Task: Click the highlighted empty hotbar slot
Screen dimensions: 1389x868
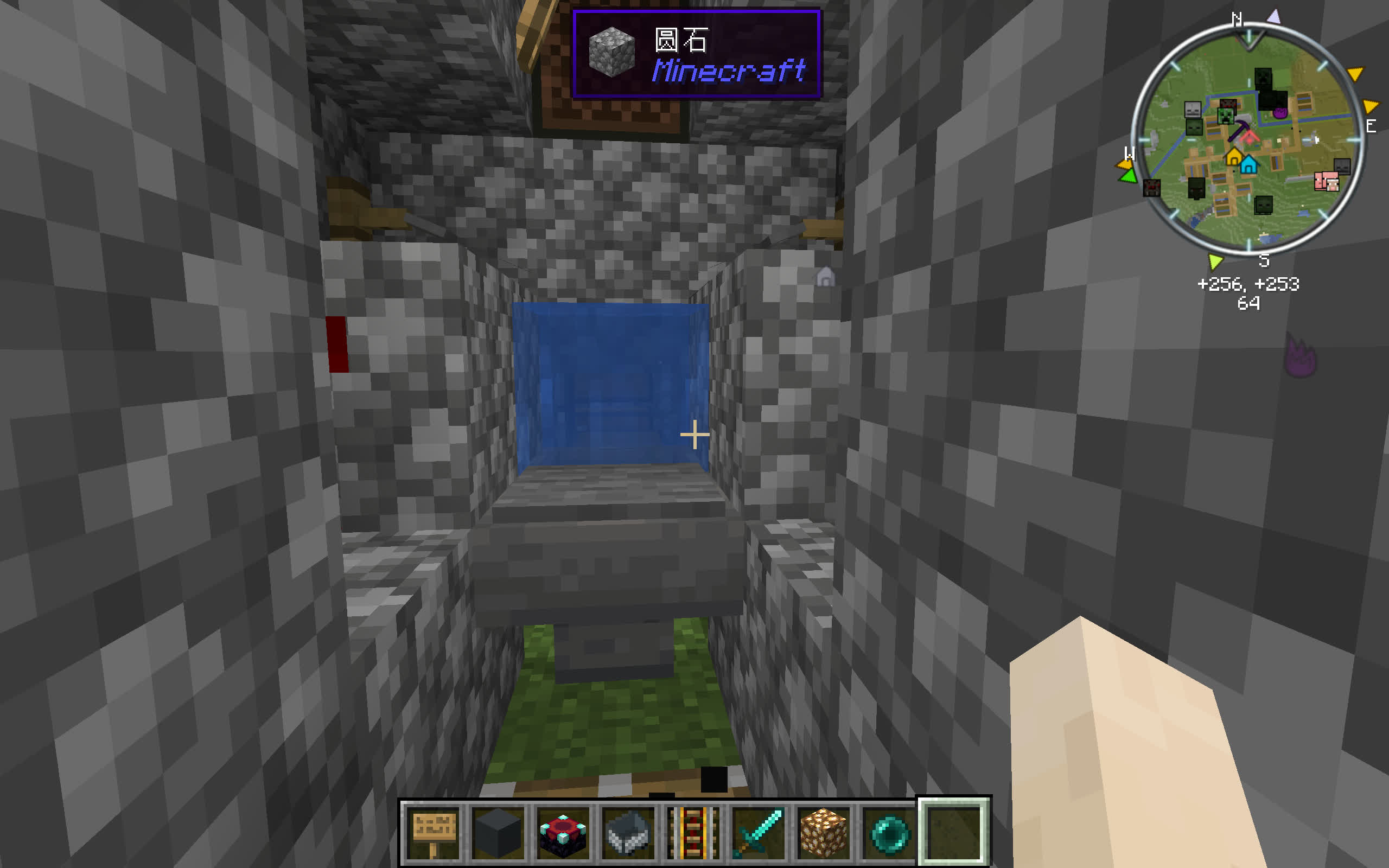Action: (x=953, y=832)
